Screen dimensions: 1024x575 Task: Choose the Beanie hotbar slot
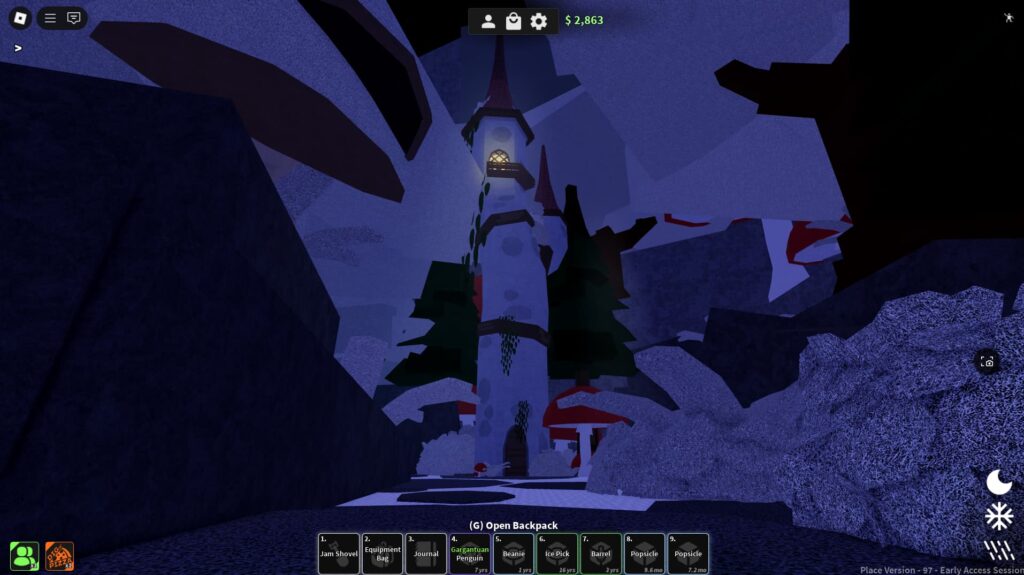pyautogui.click(x=513, y=554)
